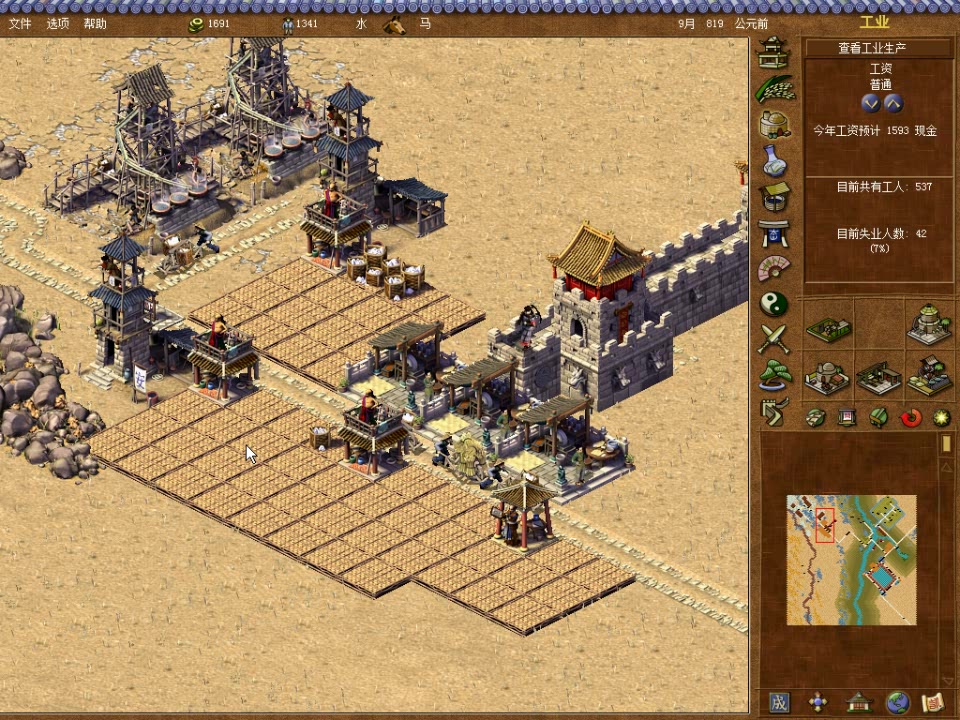Open the folding fan entertainment category
Screen dimensions: 960x720
point(773,268)
